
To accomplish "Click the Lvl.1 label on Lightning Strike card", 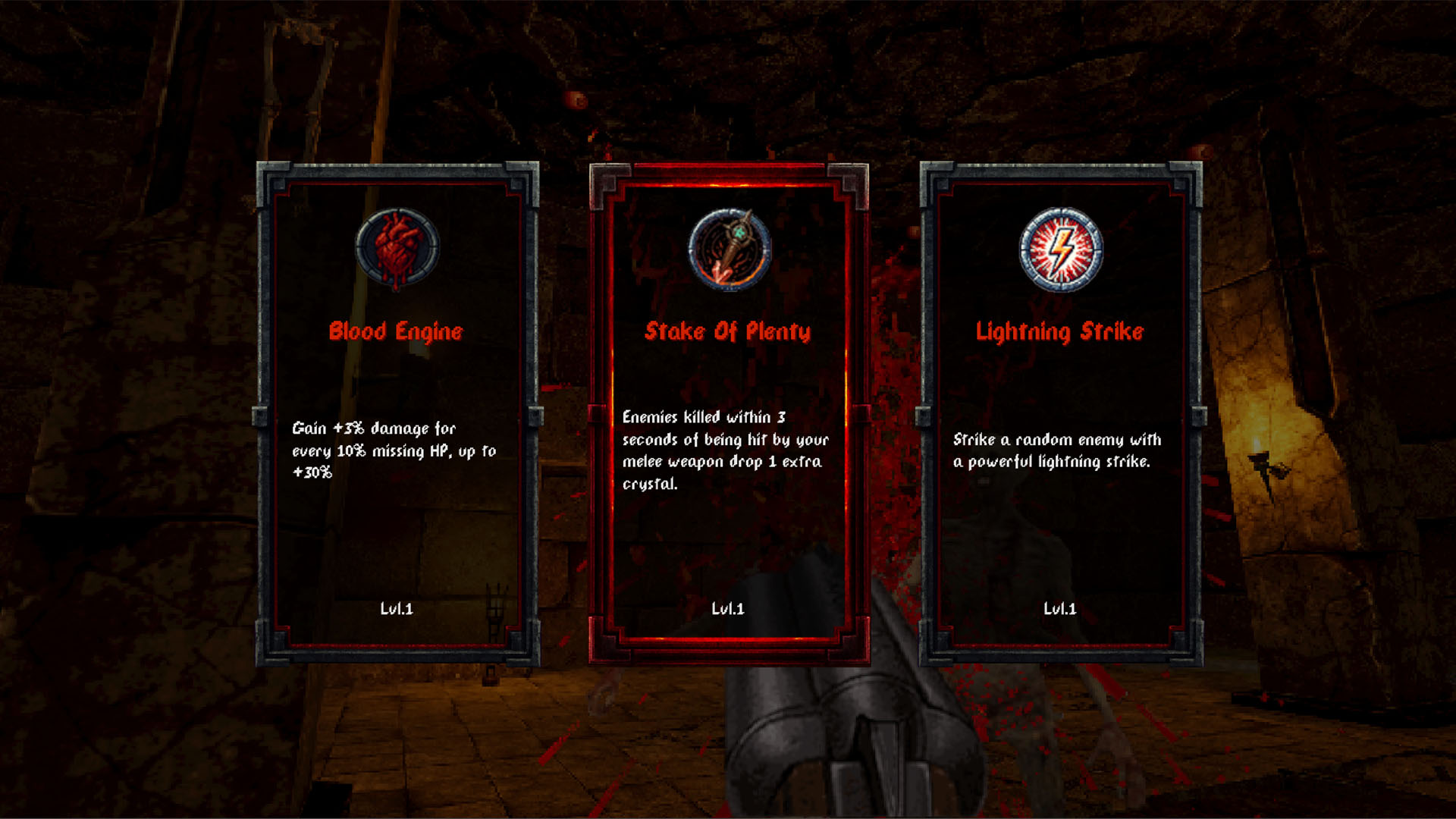I will pyautogui.click(x=1061, y=607).
